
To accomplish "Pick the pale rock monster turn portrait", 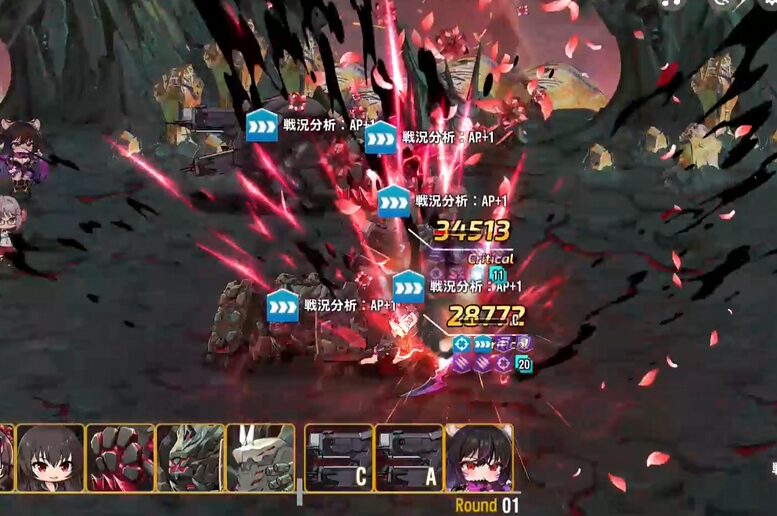I will click(x=260, y=458).
